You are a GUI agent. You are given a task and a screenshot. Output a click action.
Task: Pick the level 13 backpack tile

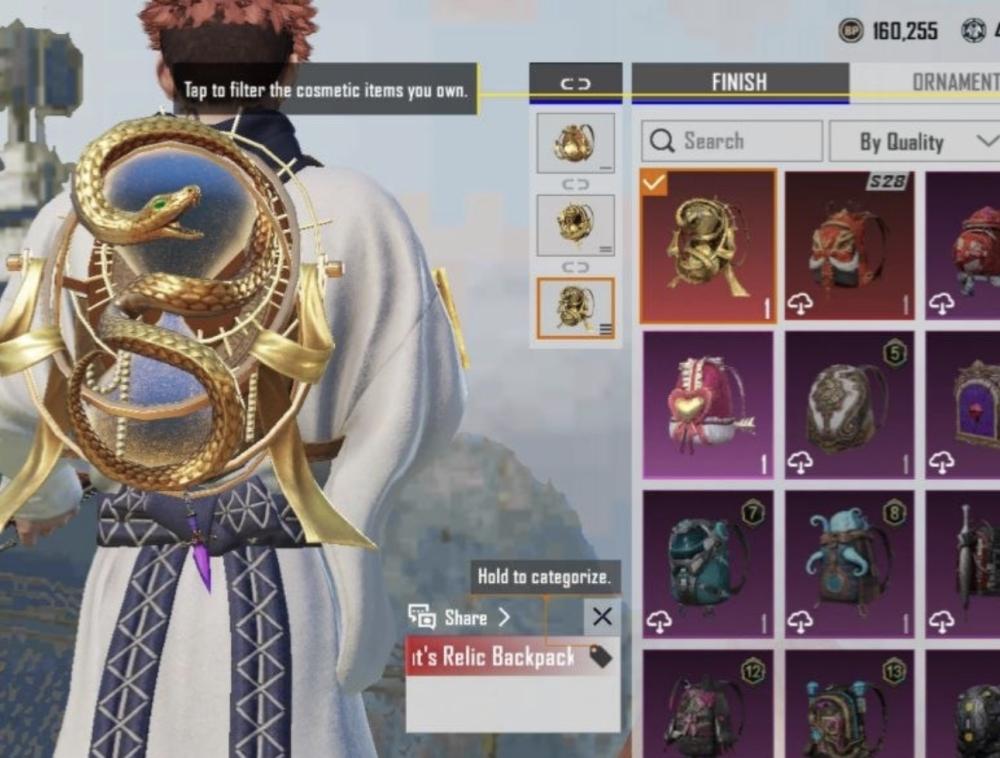click(x=850, y=704)
